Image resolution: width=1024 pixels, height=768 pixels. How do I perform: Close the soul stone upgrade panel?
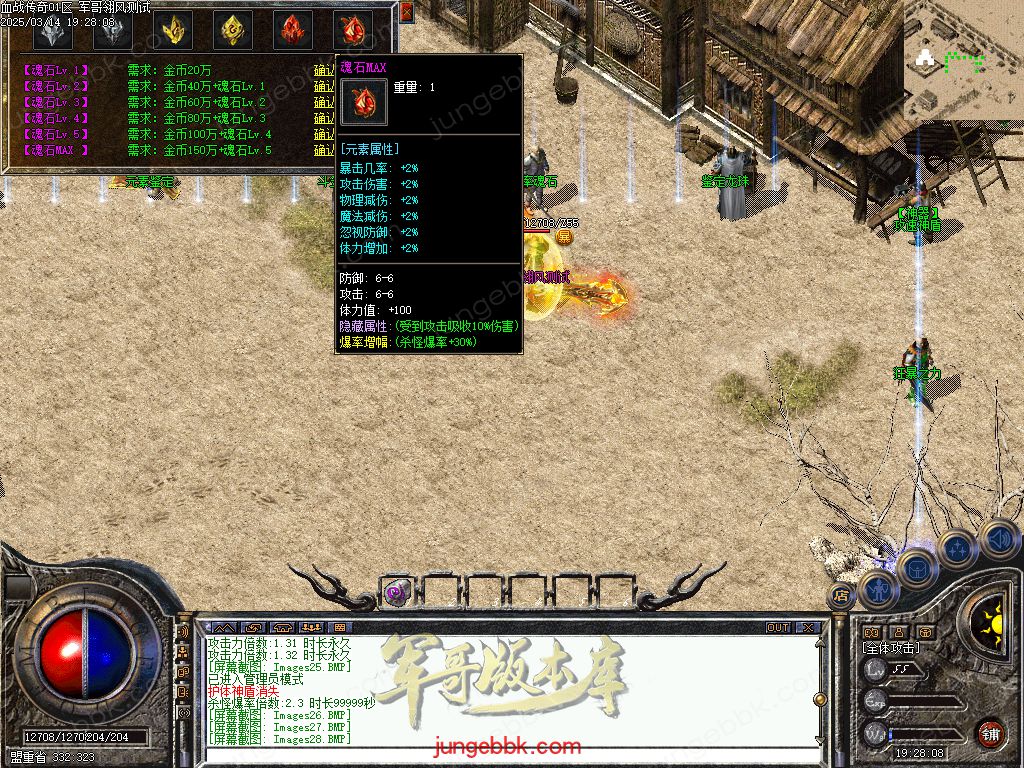point(406,12)
